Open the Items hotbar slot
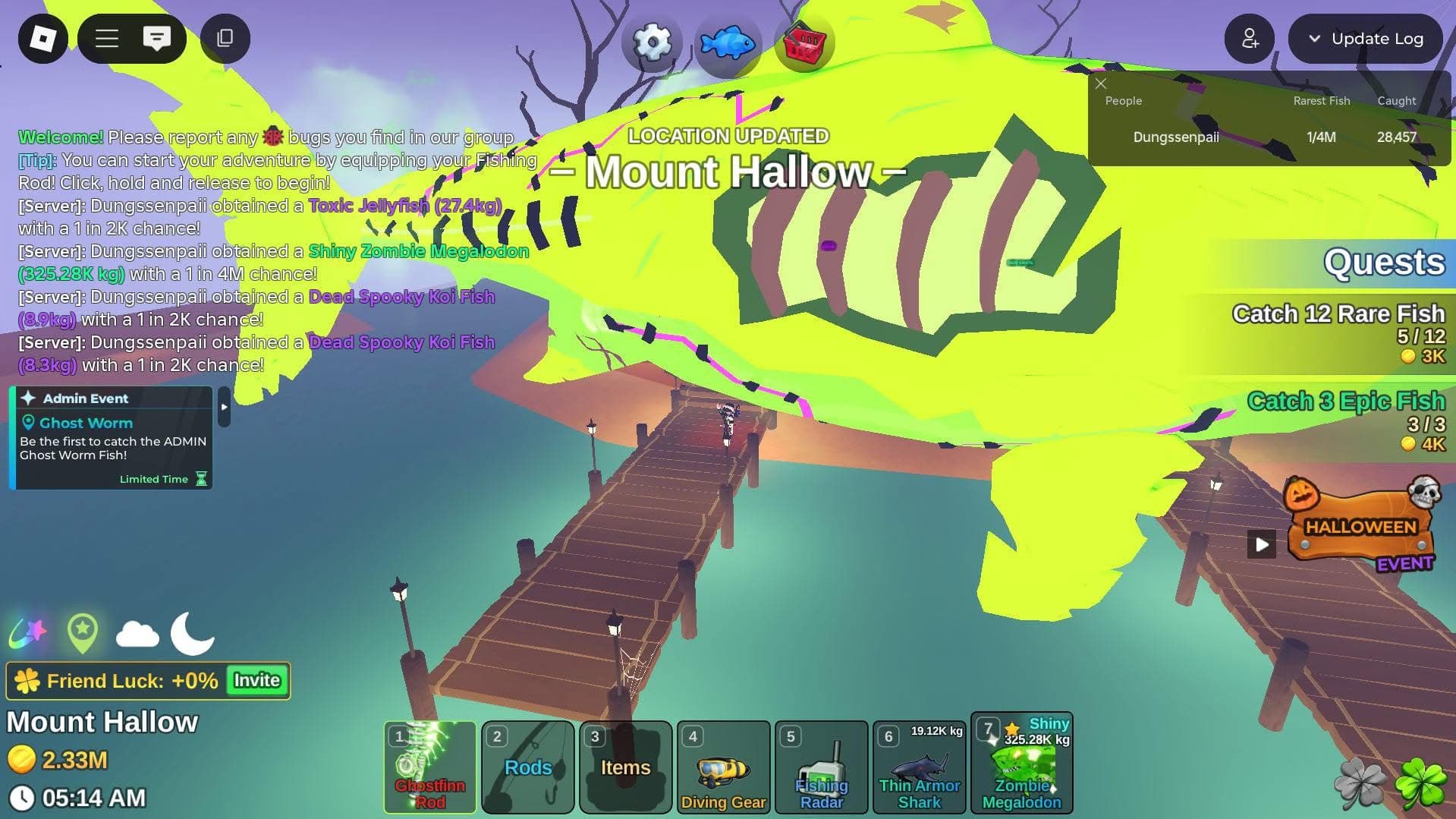The width and height of the screenshot is (1456, 819). pyautogui.click(x=626, y=767)
